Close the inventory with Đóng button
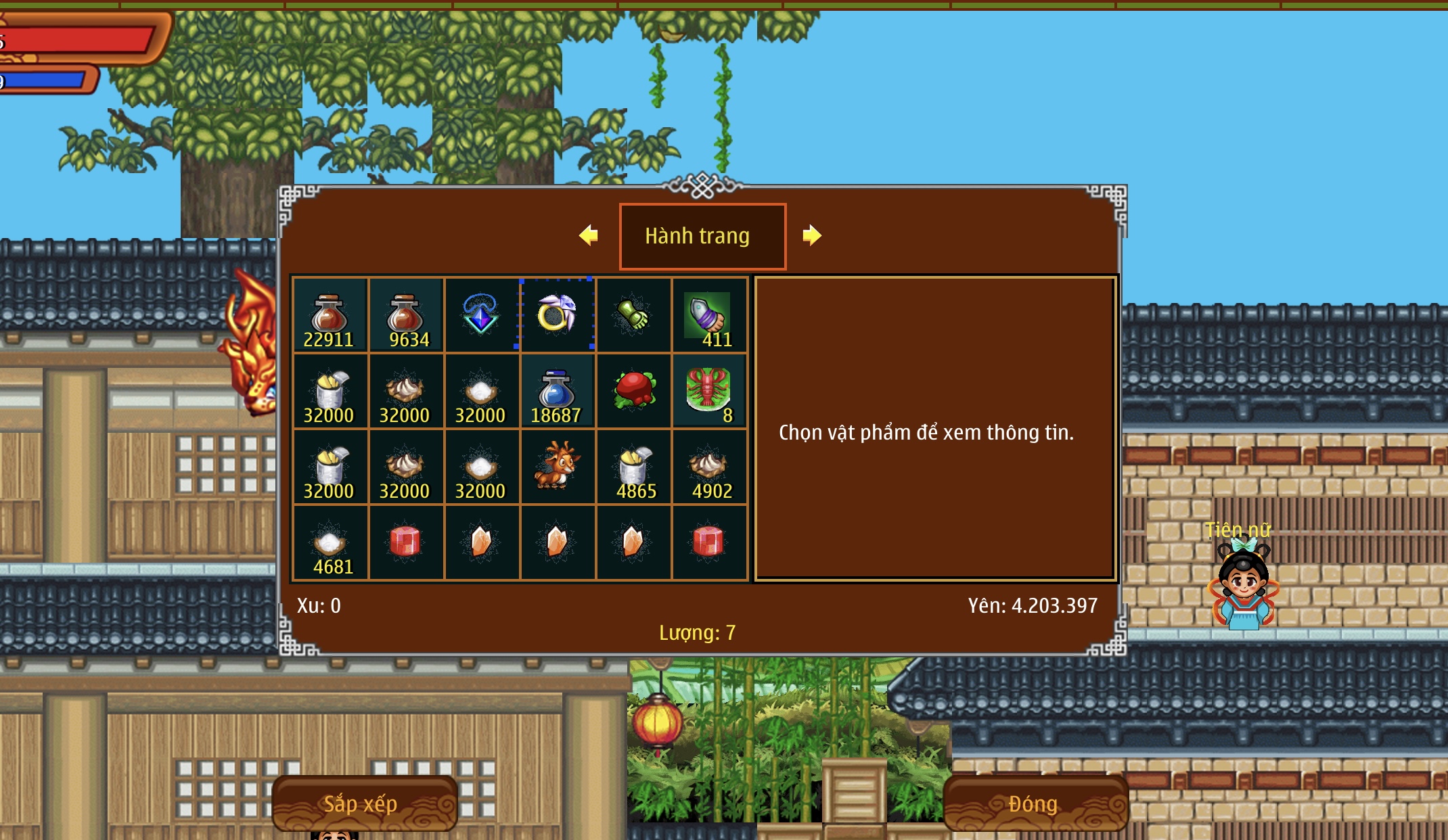The width and height of the screenshot is (1448, 840). [x=1035, y=803]
